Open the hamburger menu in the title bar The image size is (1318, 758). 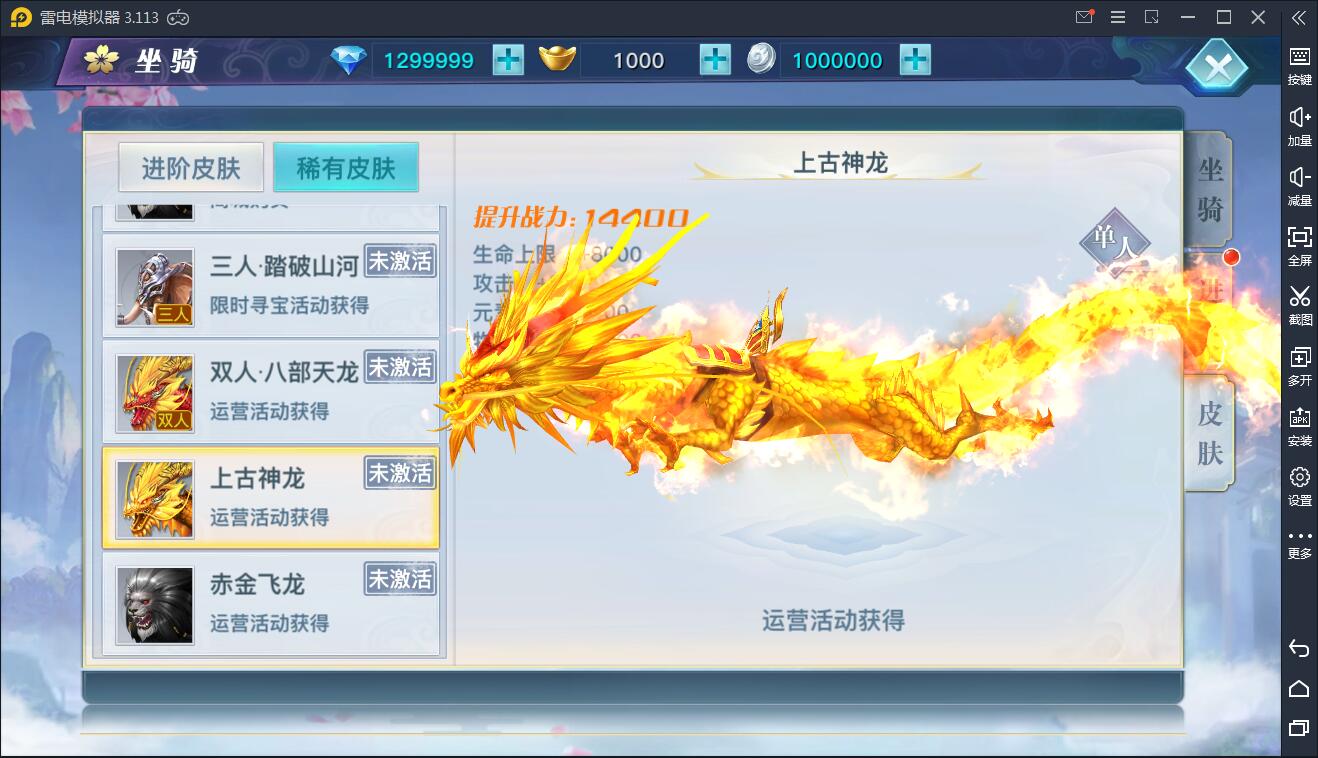(x=1118, y=17)
